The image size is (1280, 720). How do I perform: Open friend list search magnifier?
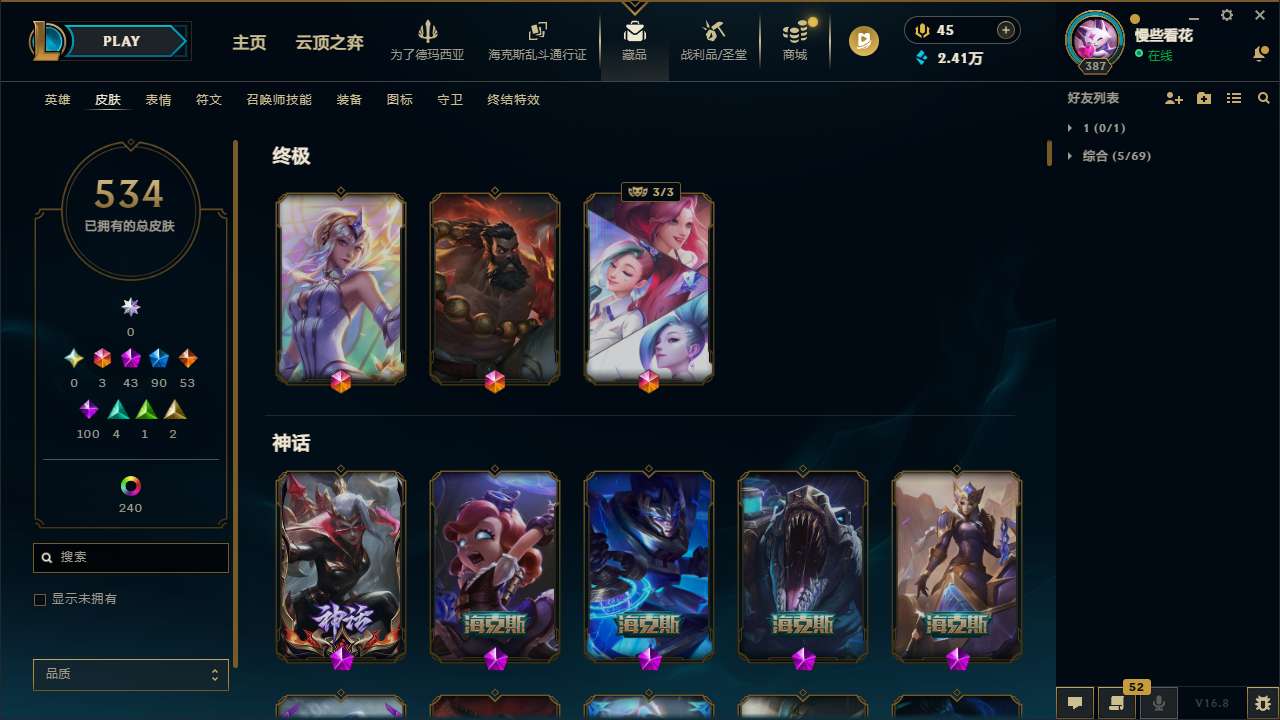[x=1263, y=98]
